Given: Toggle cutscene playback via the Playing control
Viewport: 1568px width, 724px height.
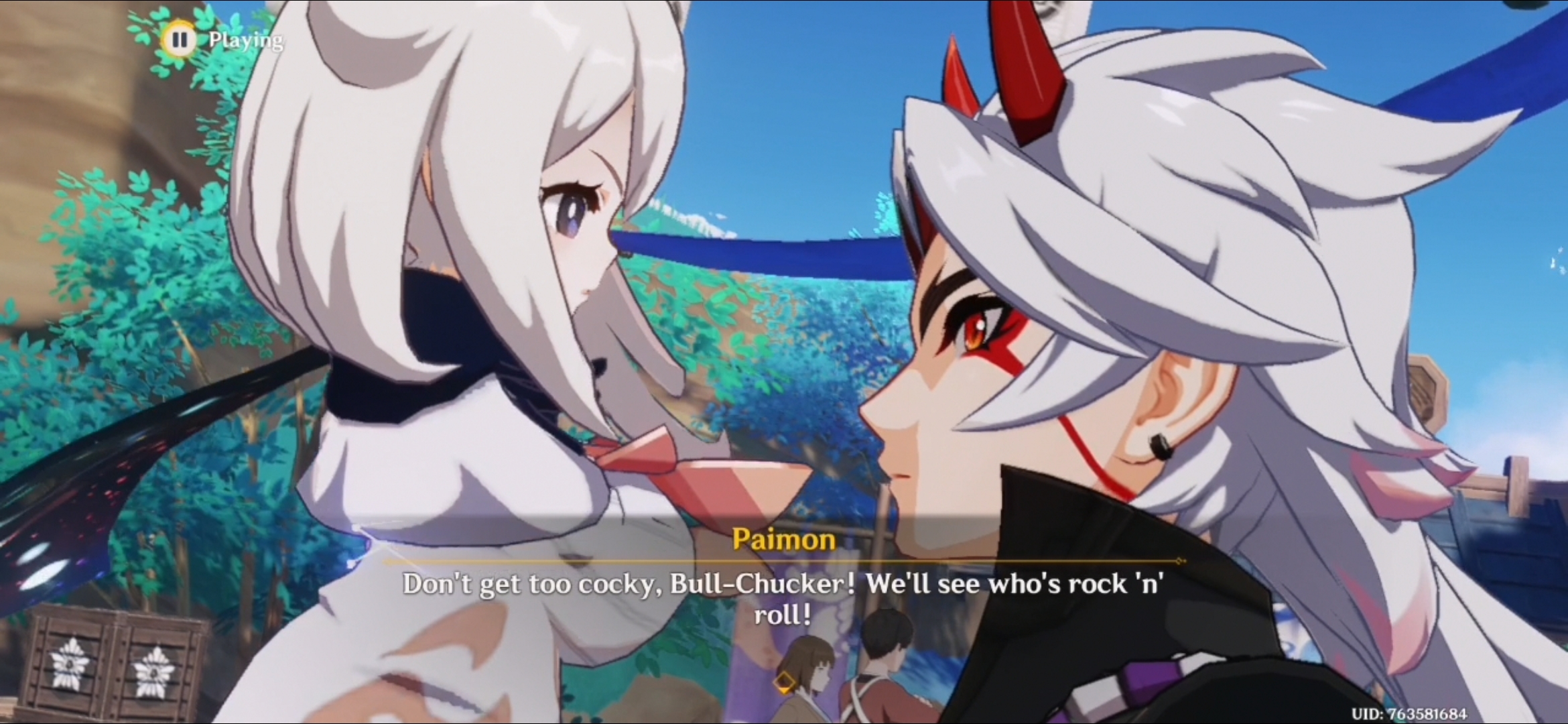Looking at the screenshot, I should [245, 40].
